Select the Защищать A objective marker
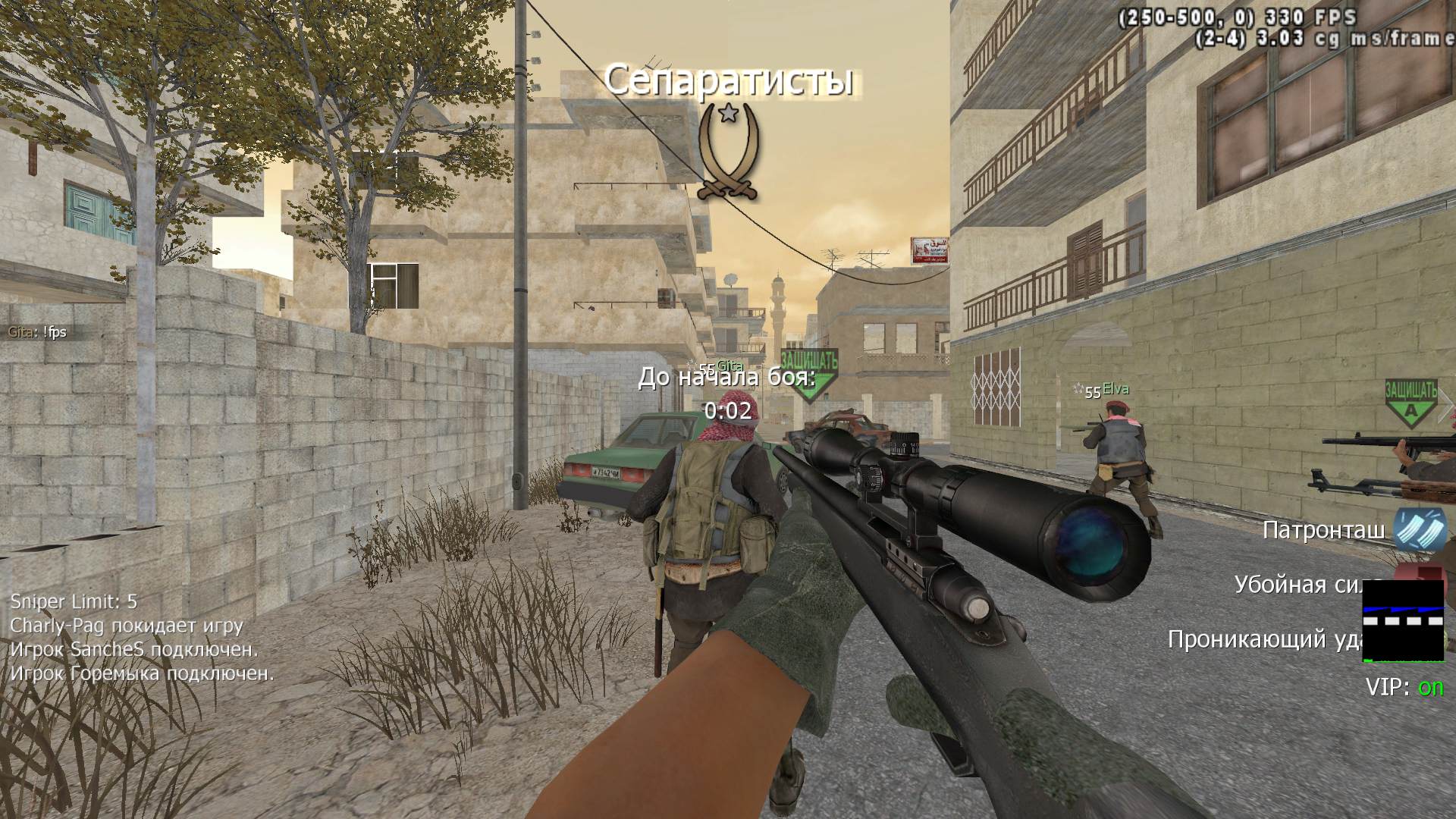 [x=1410, y=400]
